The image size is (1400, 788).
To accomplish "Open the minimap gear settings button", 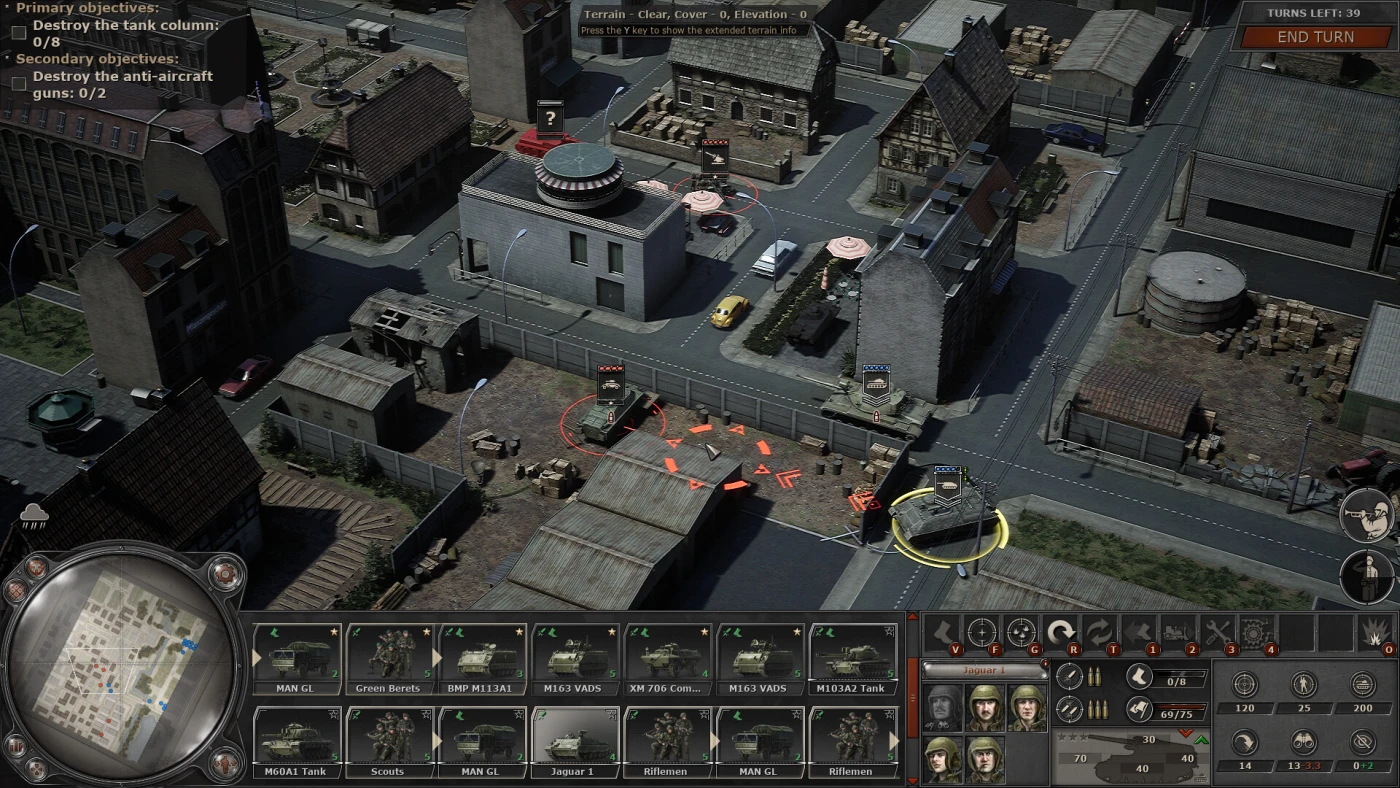I will (x=224, y=573).
